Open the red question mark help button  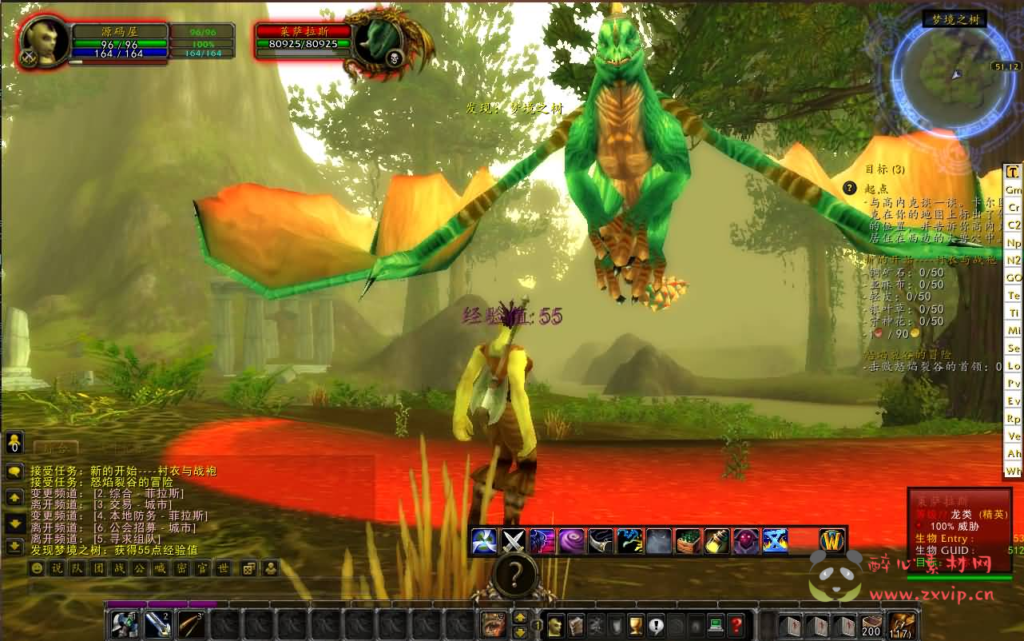(x=736, y=625)
